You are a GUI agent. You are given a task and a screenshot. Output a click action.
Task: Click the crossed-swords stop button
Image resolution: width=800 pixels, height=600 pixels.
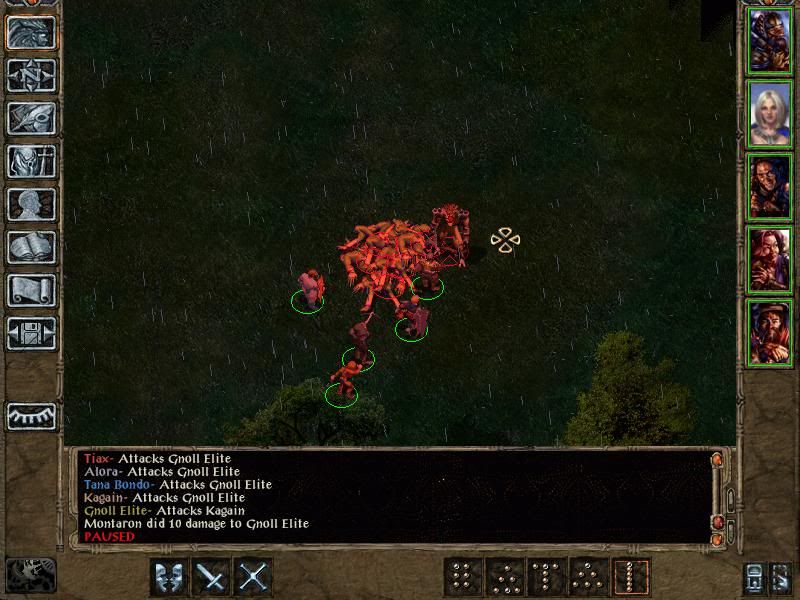(x=255, y=576)
